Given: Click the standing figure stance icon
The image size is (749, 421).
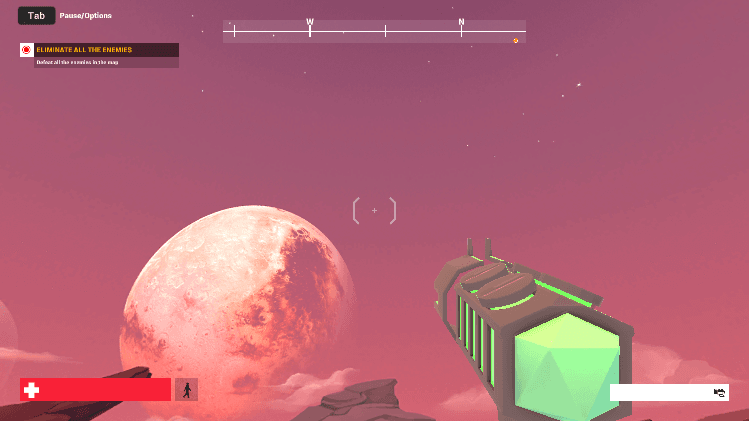Looking at the screenshot, I should pos(186,389).
